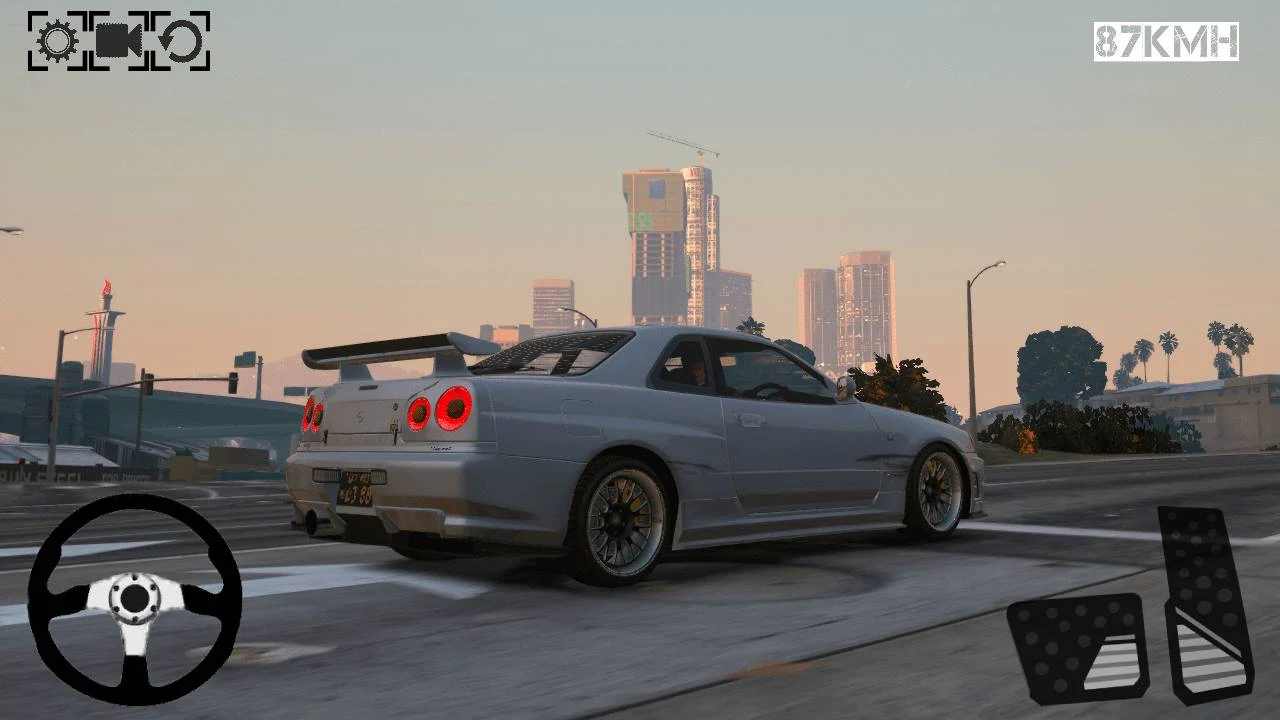Image resolution: width=1280 pixels, height=720 pixels.
Task: Tap the steering wheel
Action: click(x=135, y=600)
